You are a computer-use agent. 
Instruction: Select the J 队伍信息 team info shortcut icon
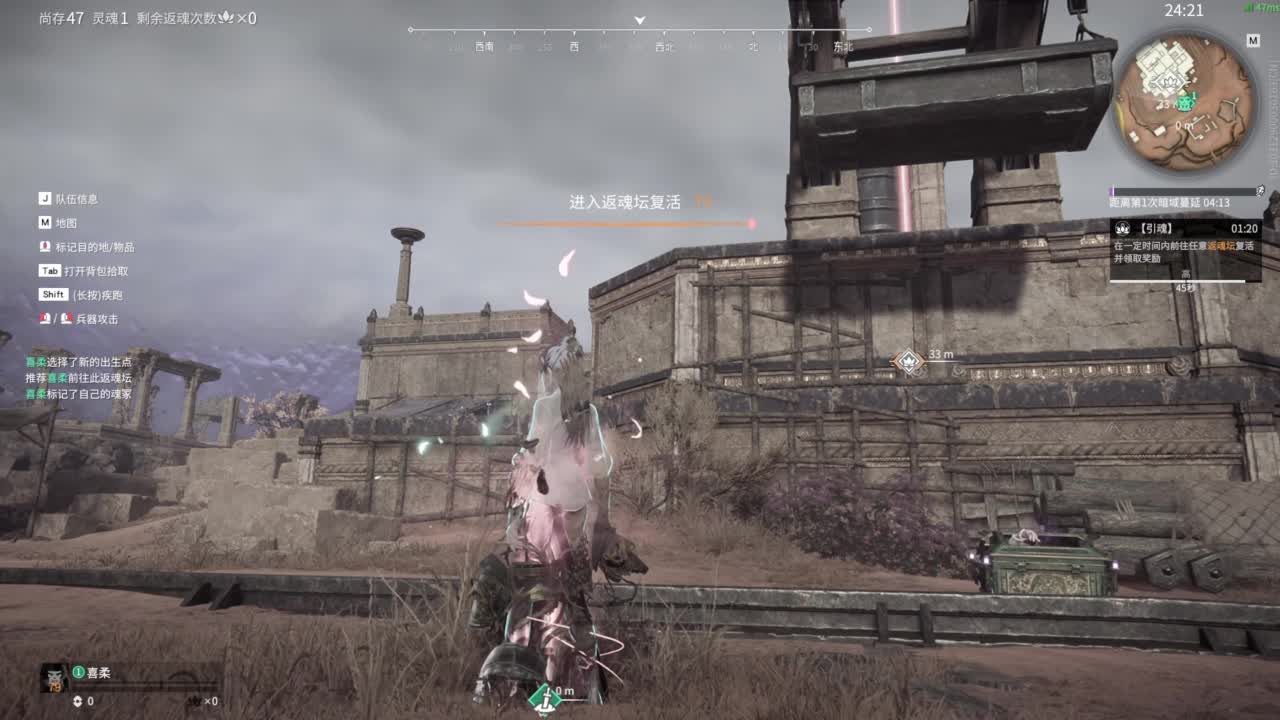pyautogui.click(x=44, y=197)
